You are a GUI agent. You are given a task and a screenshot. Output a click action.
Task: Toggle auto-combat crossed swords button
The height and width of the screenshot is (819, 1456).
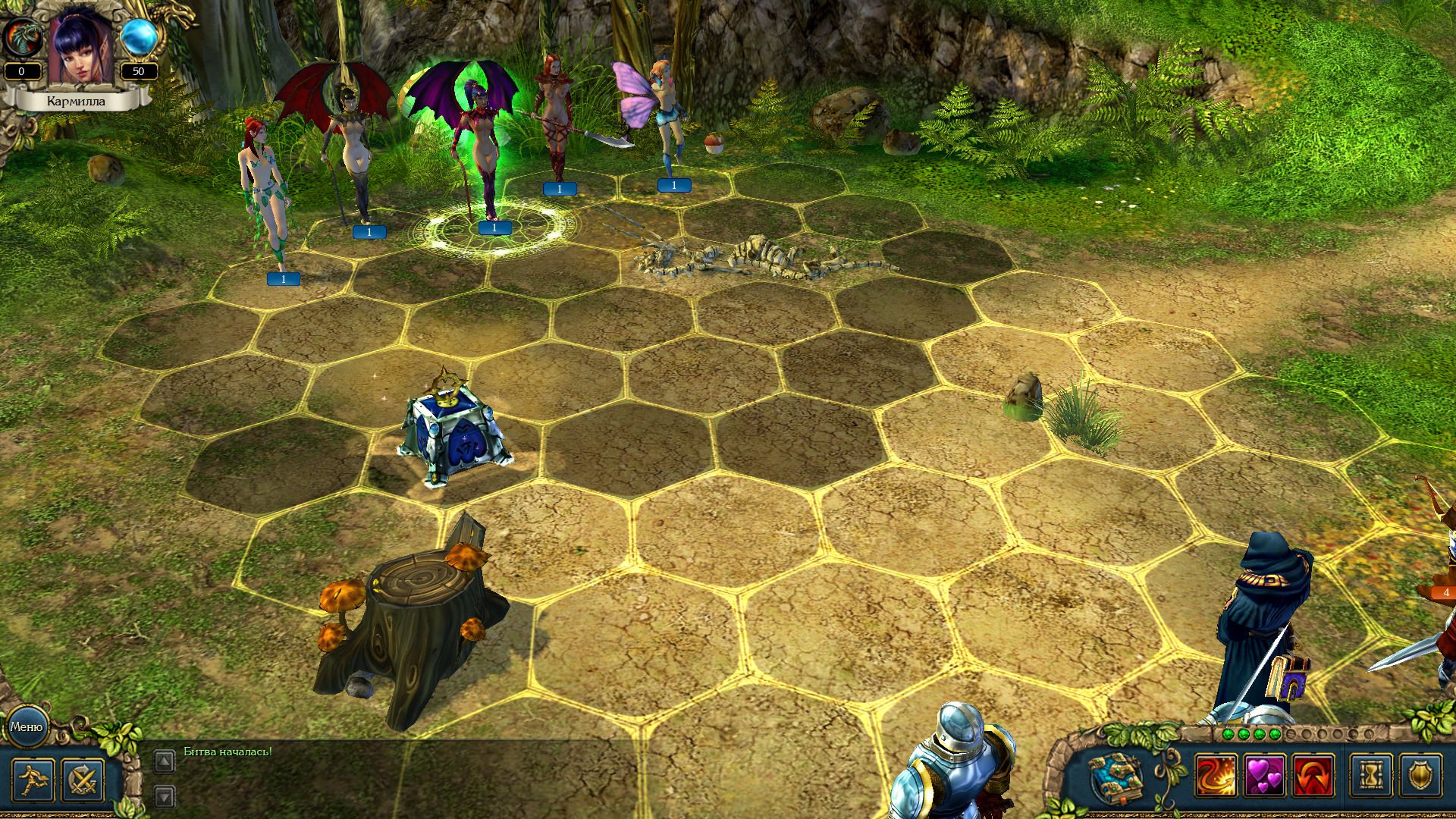[x=82, y=780]
